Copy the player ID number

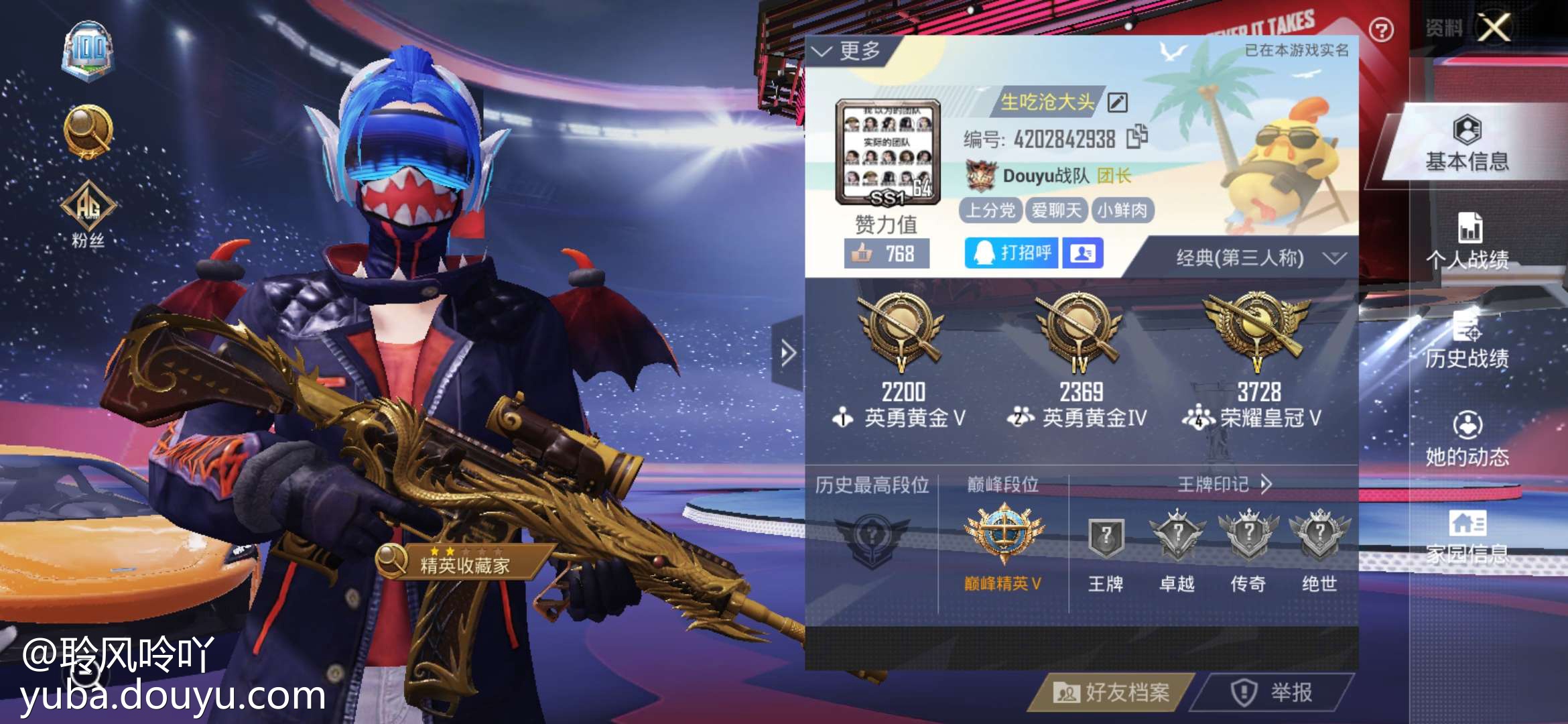1137,137
